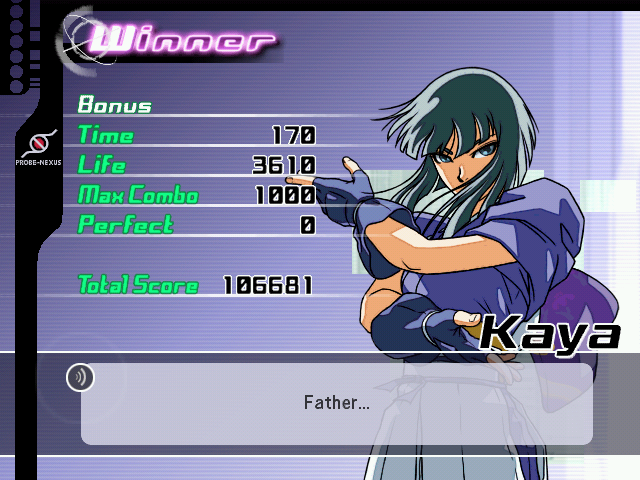Click the speaker icon in the dialogue box

[80, 377]
